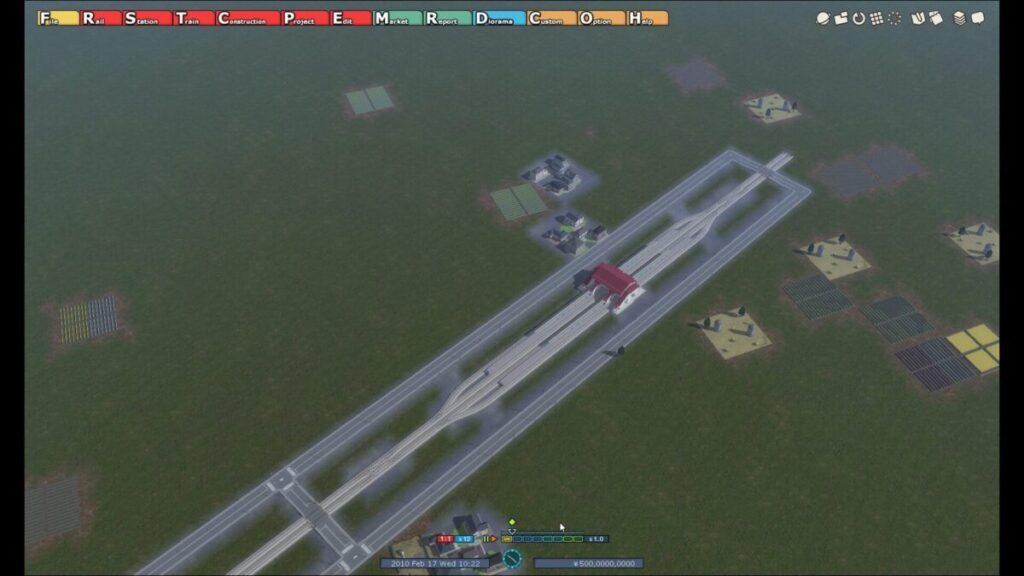
Task: Open the Market menu
Action: (396, 18)
